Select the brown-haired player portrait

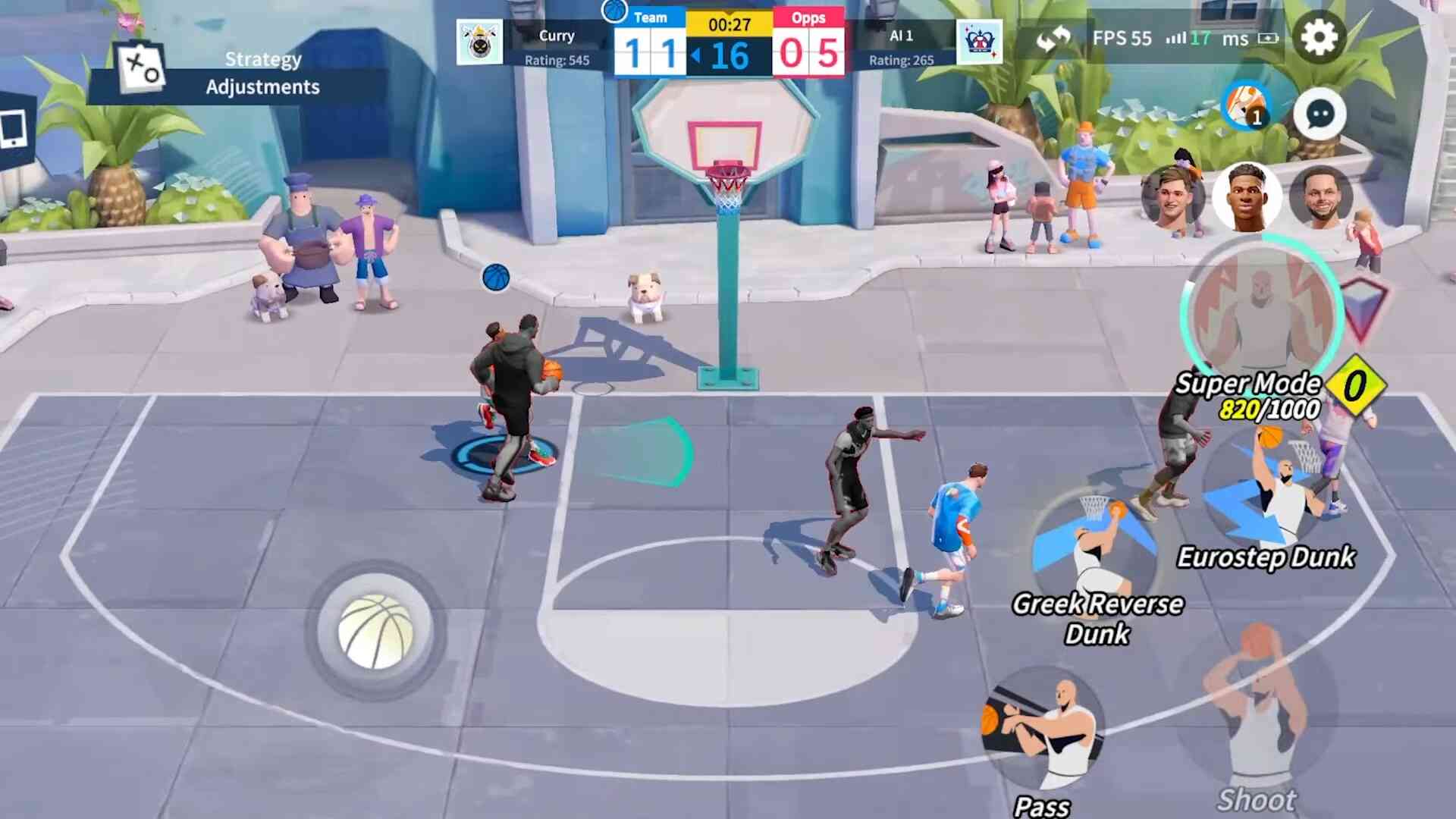pos(1172,197)
